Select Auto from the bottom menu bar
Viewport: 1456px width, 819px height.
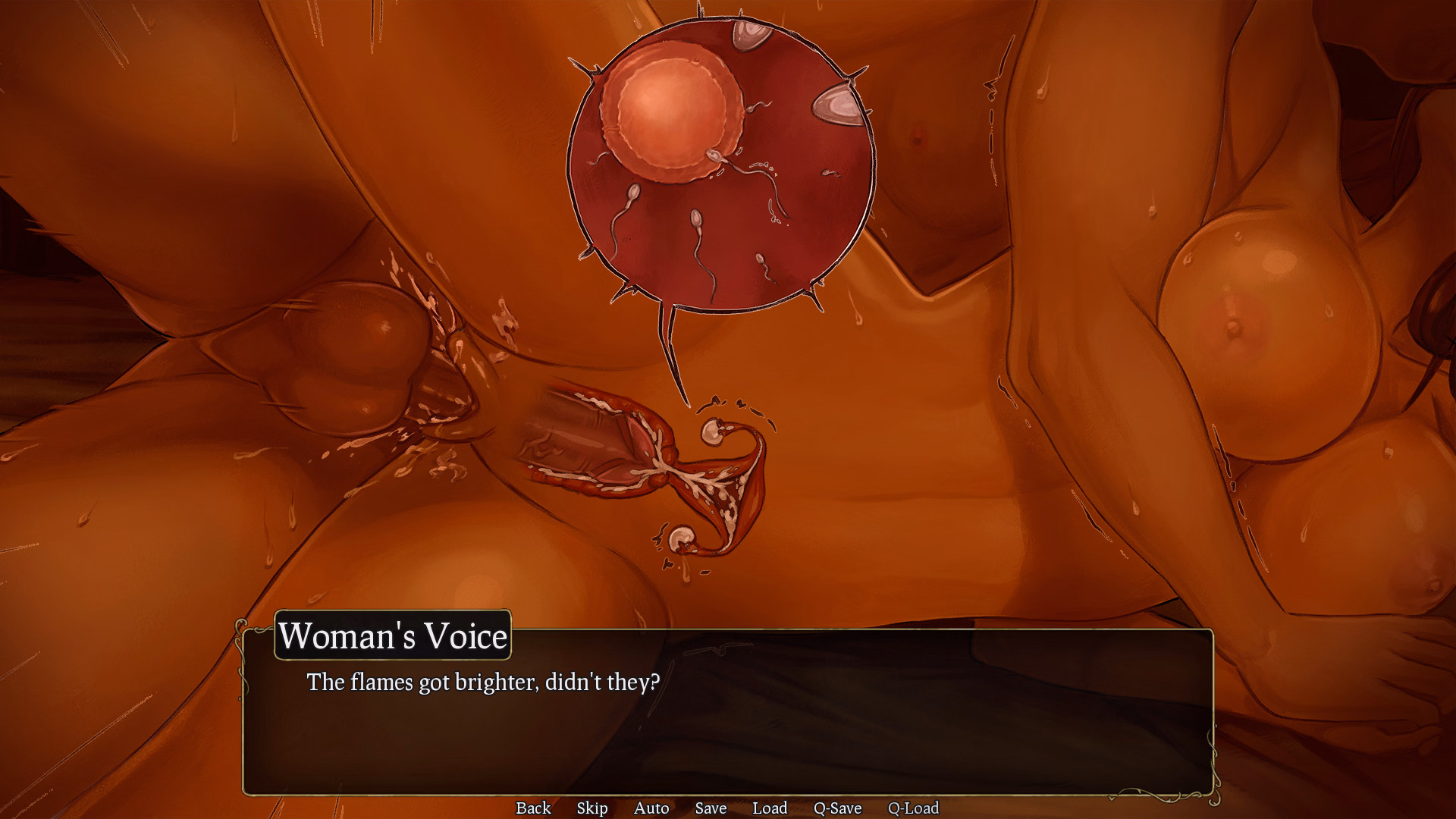click(651, 808)
